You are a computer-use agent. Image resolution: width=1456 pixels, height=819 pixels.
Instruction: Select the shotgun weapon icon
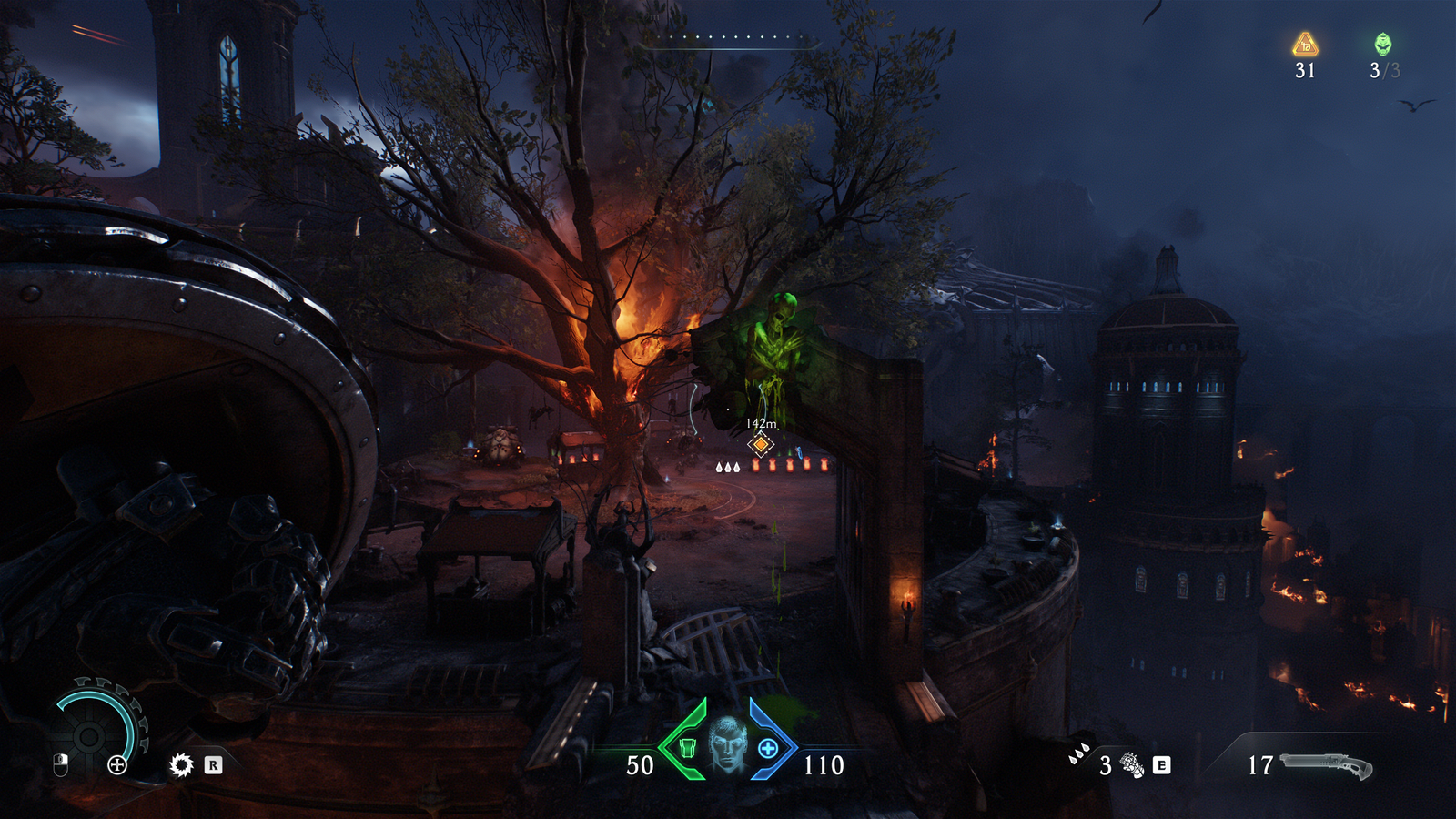pyautogui.click(x=1326, y=764)
